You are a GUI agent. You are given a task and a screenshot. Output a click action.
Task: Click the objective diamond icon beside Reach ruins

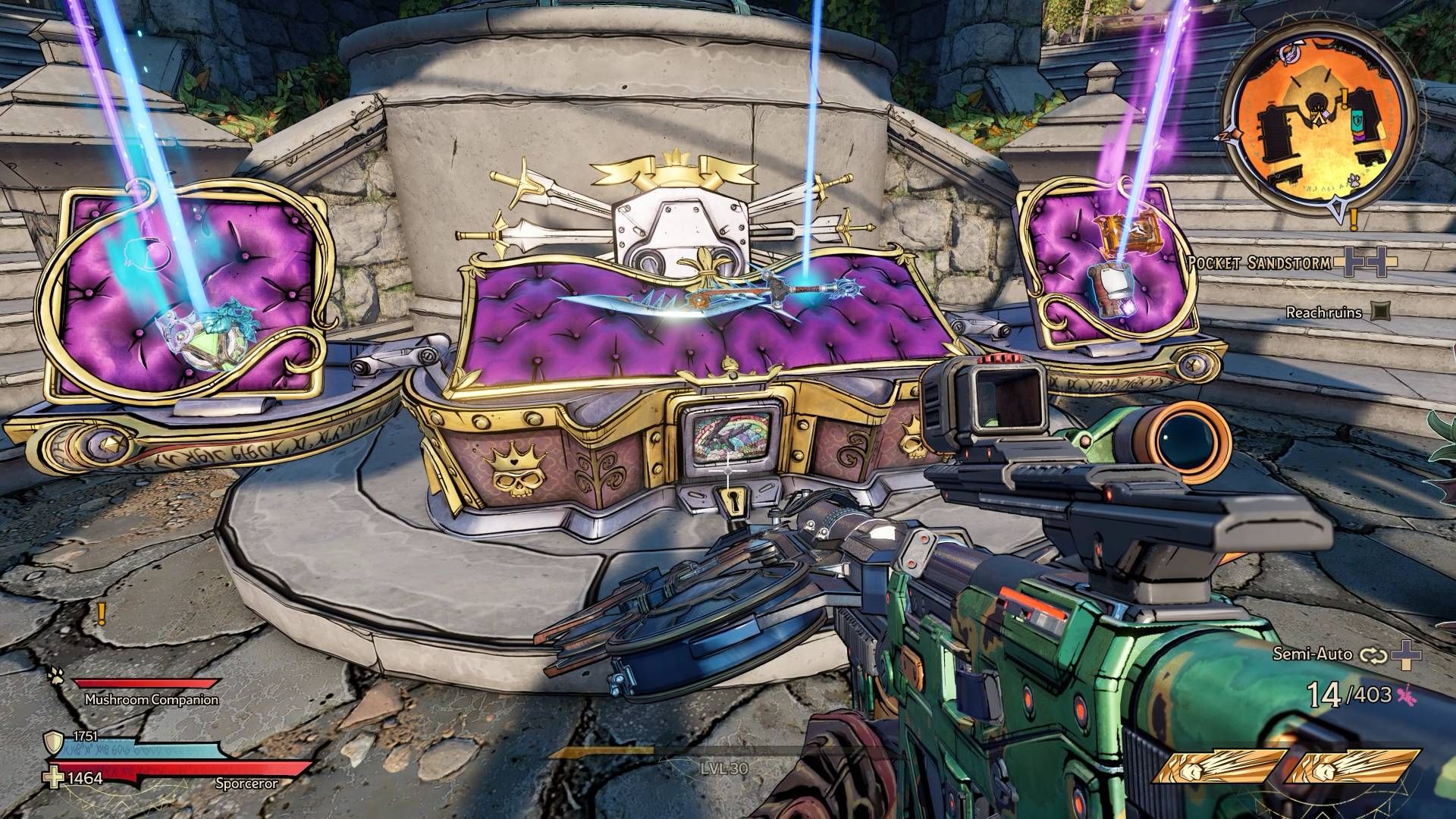click(1382, 312)
